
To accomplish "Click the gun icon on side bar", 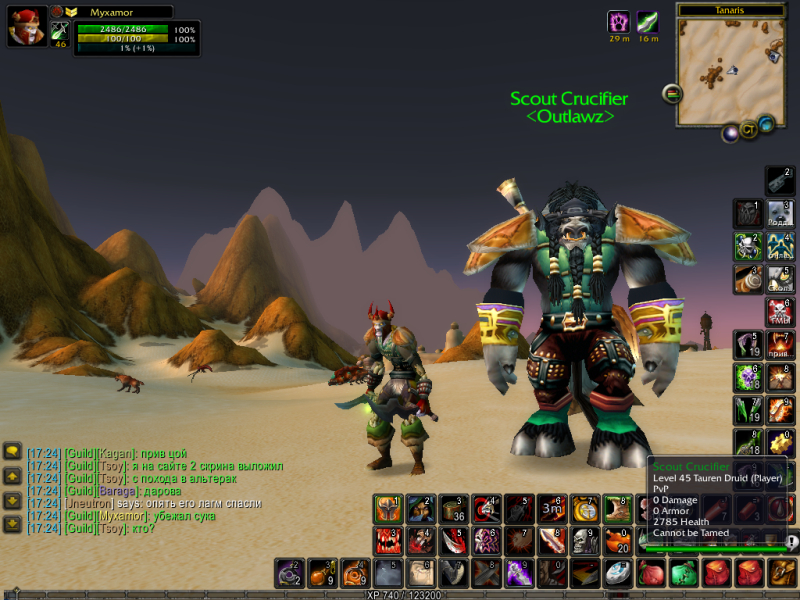I will pos(780,180).
